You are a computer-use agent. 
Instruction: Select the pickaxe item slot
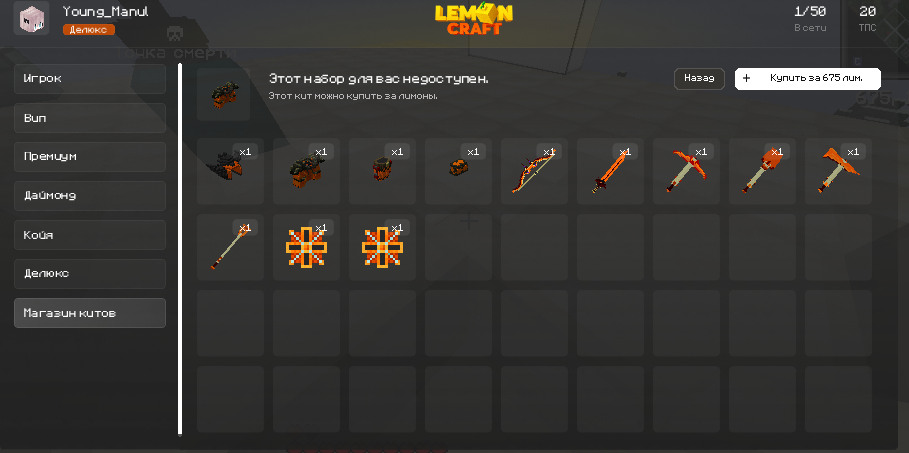tap(686, 171)
